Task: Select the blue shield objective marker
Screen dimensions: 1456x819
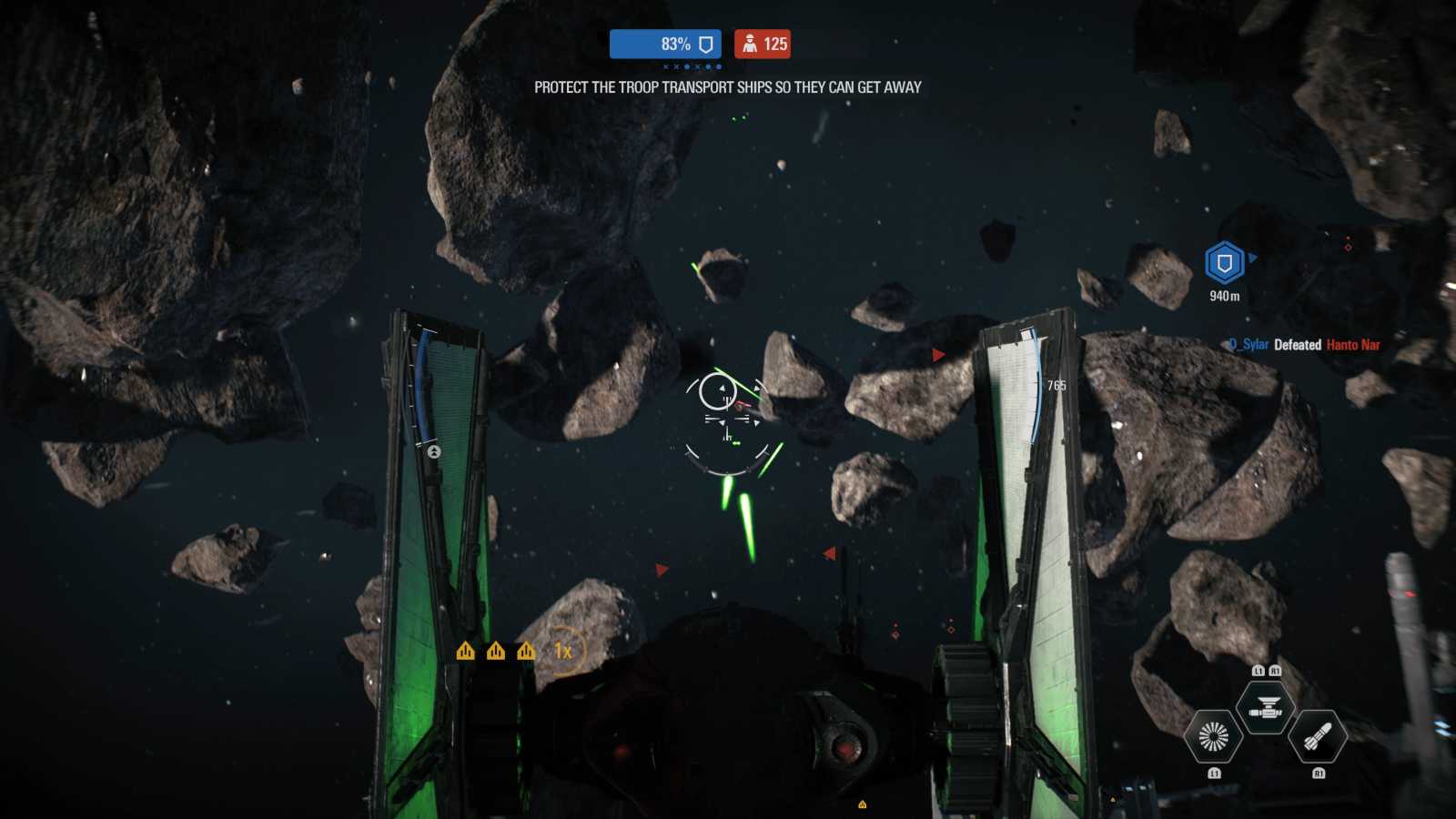Action: coord(1224,264)
